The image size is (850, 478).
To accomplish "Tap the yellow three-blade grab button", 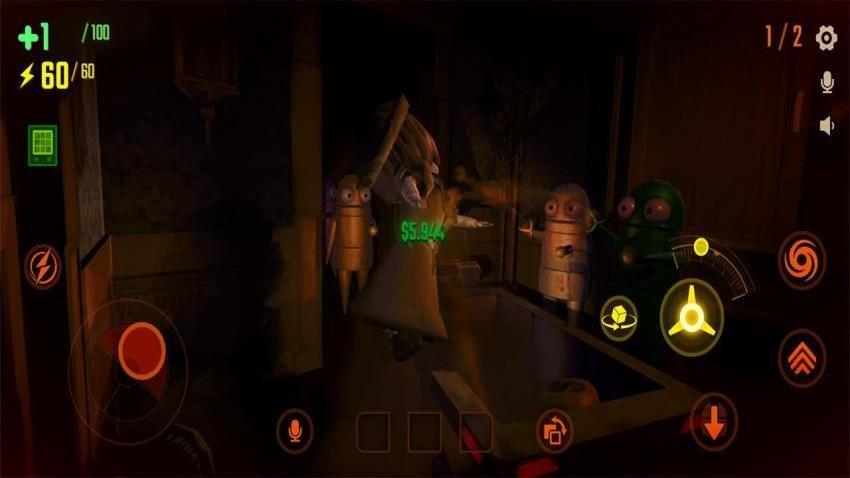I will tap(692, 312).
